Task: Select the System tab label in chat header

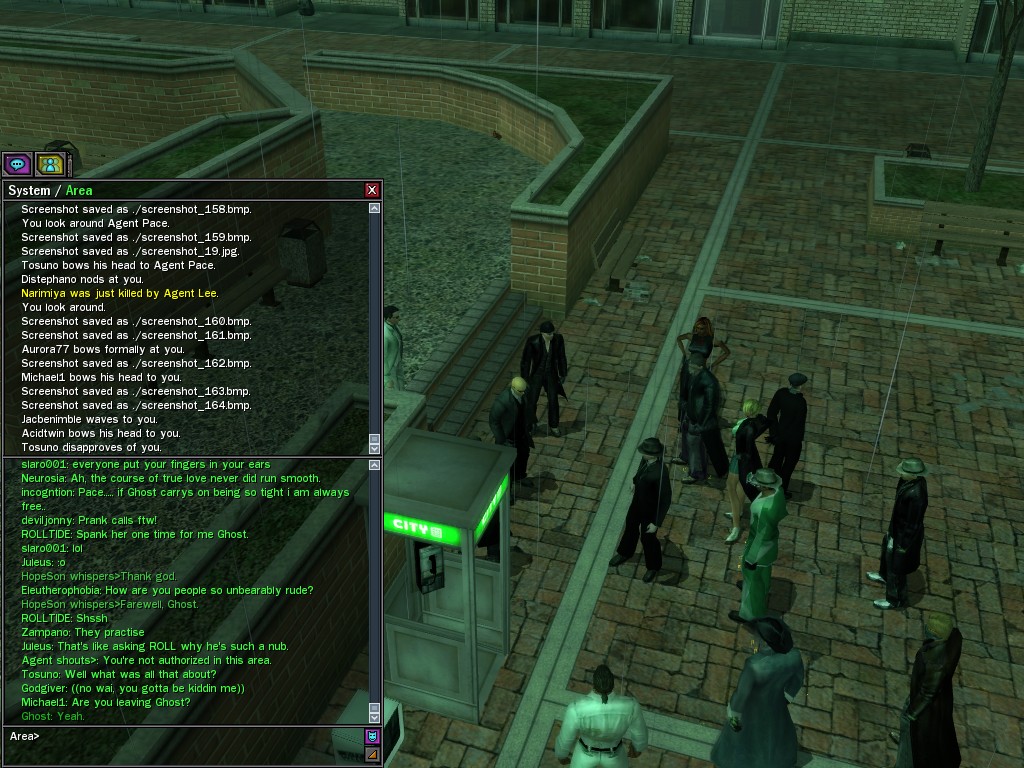Action: pos(29,191)
